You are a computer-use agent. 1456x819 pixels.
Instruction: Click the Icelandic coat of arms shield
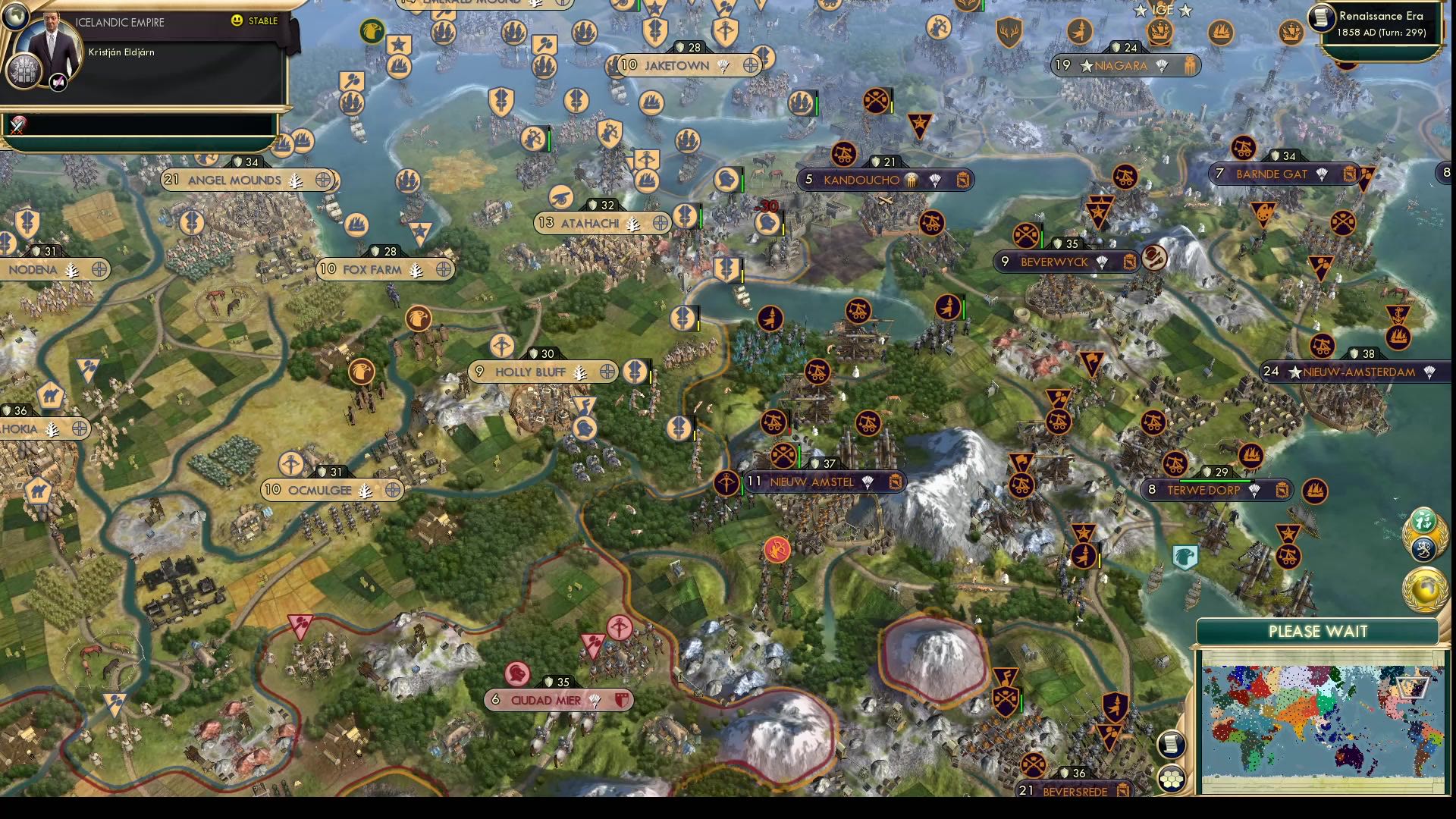click(23, 70)
